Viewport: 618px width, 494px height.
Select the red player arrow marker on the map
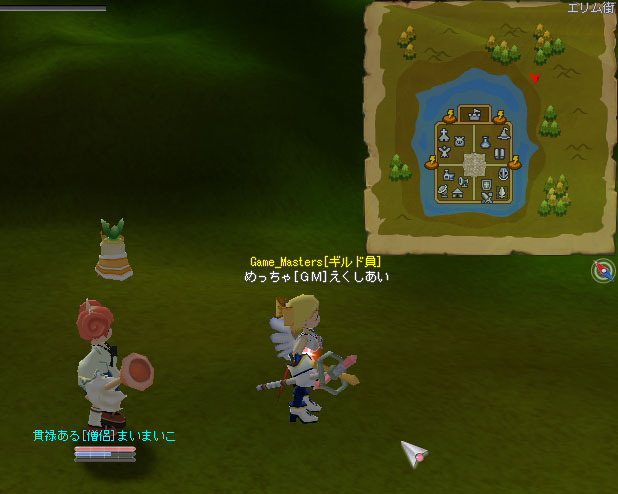tap(534, 78)
